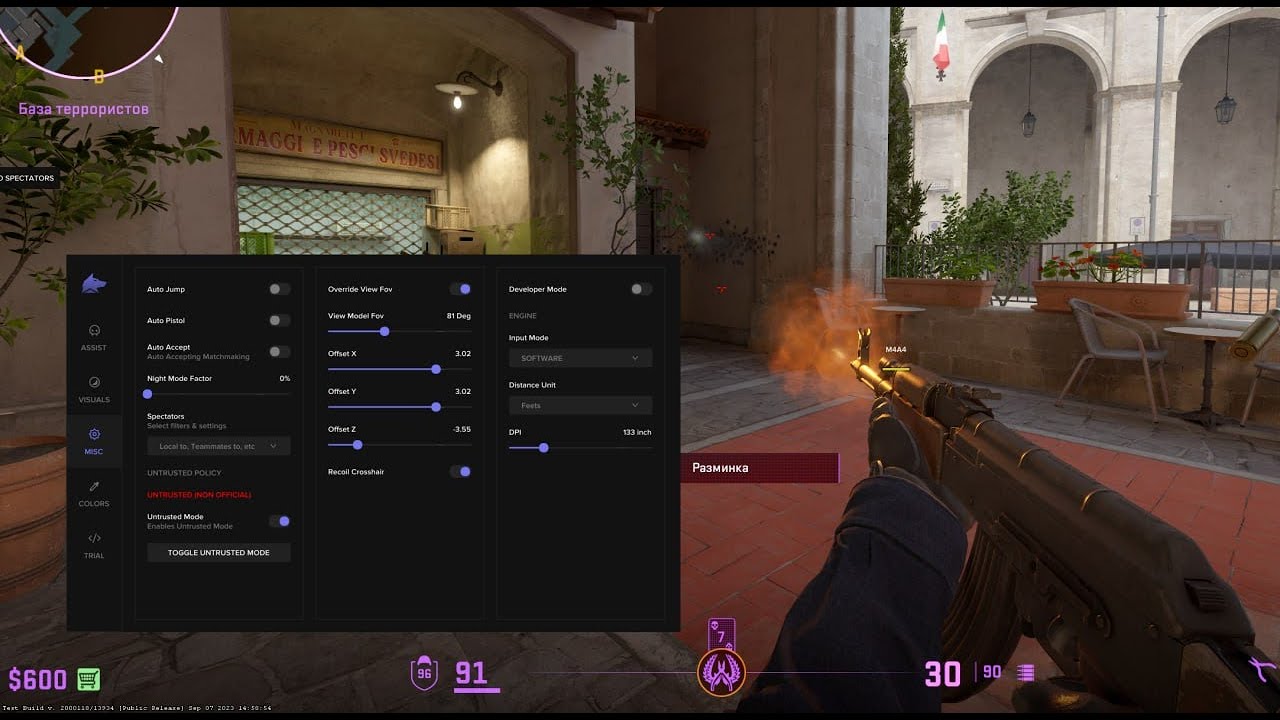Turn off the Recoil Crosshair toggle
This screenshot has height=720, width=1280.
click(460, 472)
